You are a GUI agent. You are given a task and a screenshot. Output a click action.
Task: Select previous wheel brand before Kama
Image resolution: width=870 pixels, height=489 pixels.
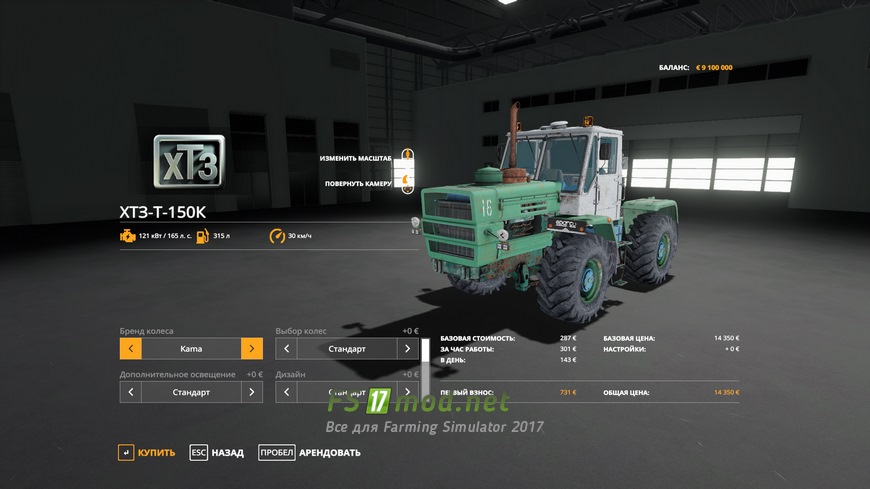[x=130, y=349]
